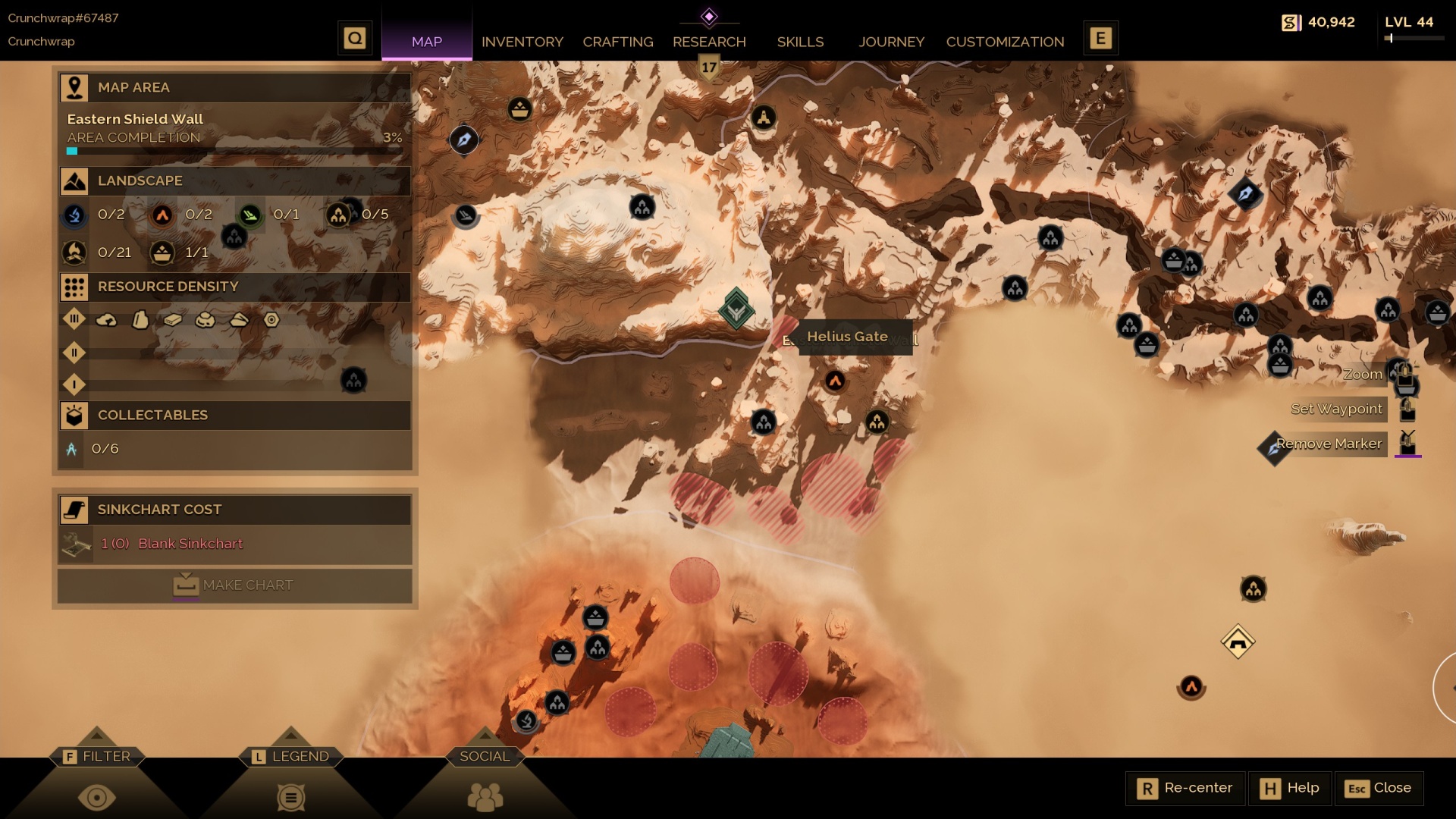This screenshot has width=1456, height=819.
Task: Click the Resource Density section header
Action: (235, 287)
